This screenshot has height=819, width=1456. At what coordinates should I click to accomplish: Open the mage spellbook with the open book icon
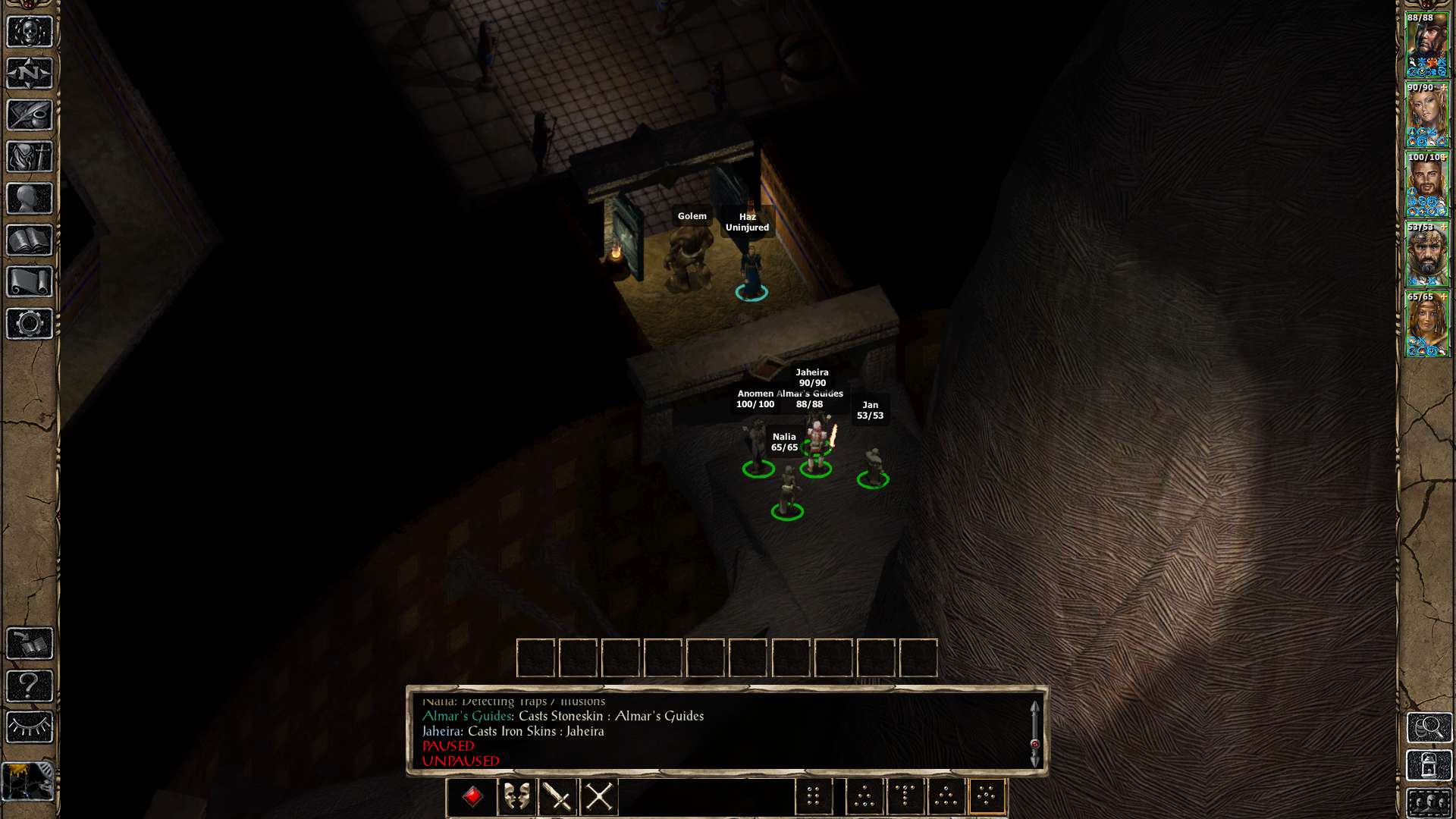[30, 240]
